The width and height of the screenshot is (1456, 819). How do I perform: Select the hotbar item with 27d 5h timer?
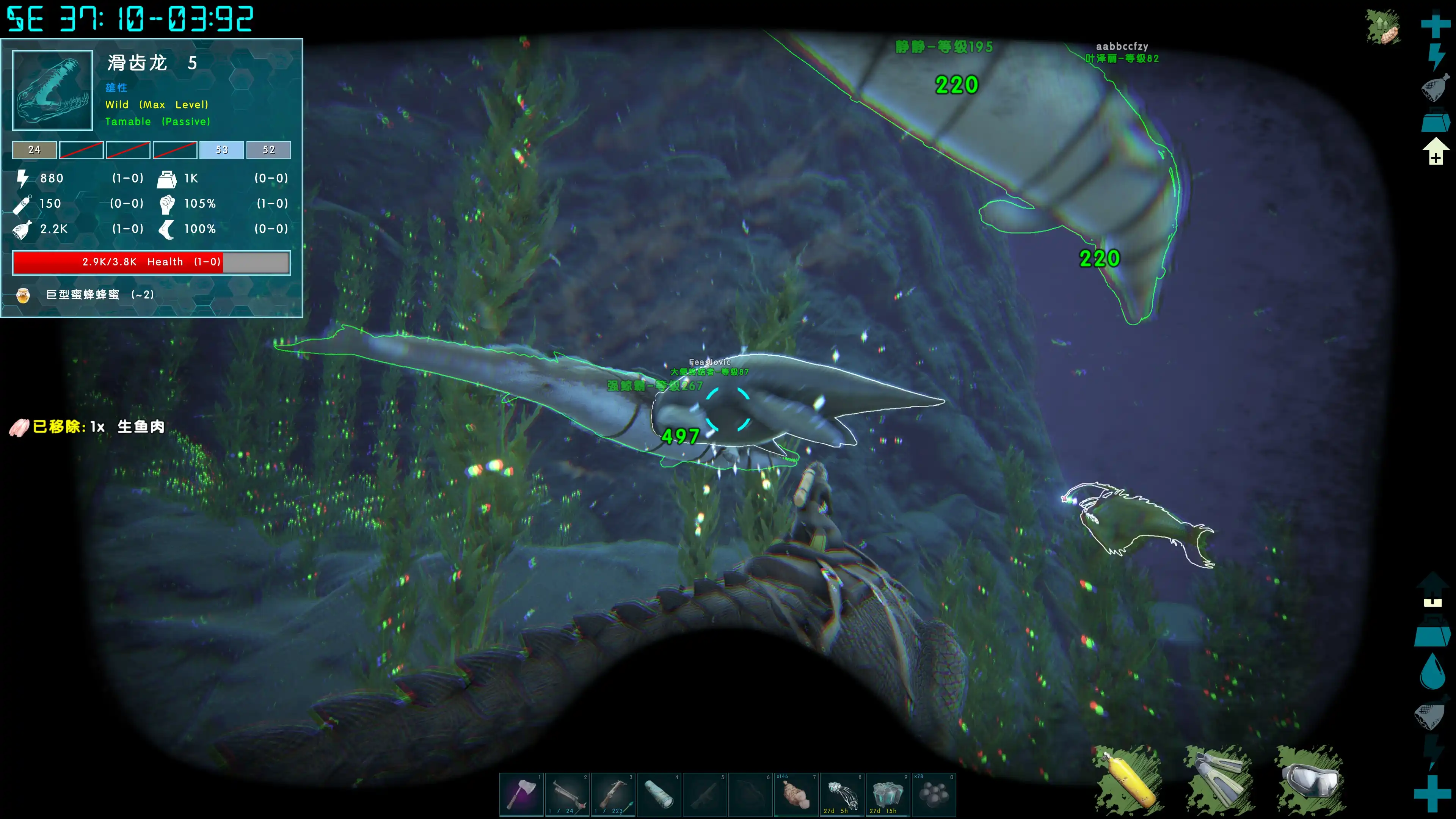(842, 794)
